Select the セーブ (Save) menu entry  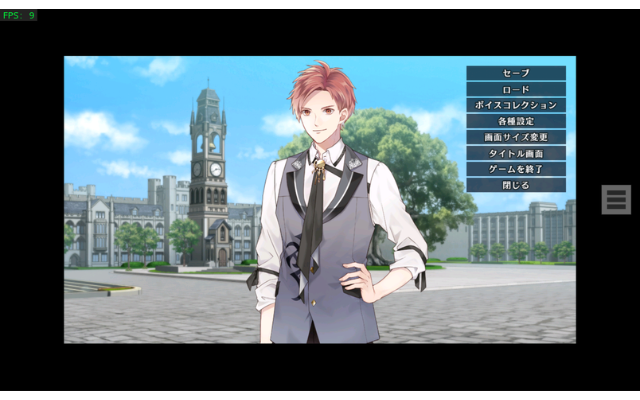pyautogui.click(x=515, y=73)
